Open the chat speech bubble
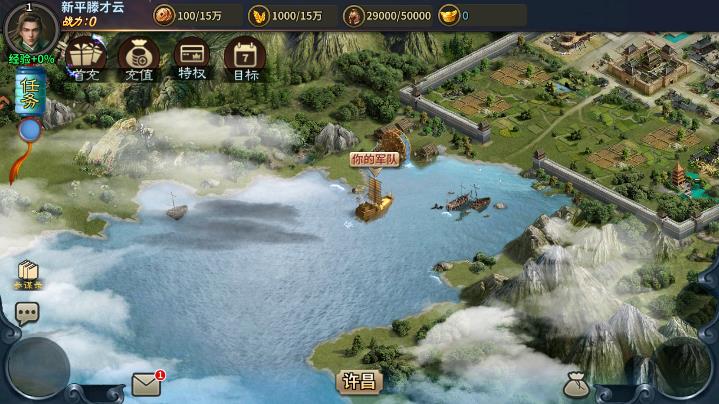This screenshot has width=719, height=404. [27, 313]
